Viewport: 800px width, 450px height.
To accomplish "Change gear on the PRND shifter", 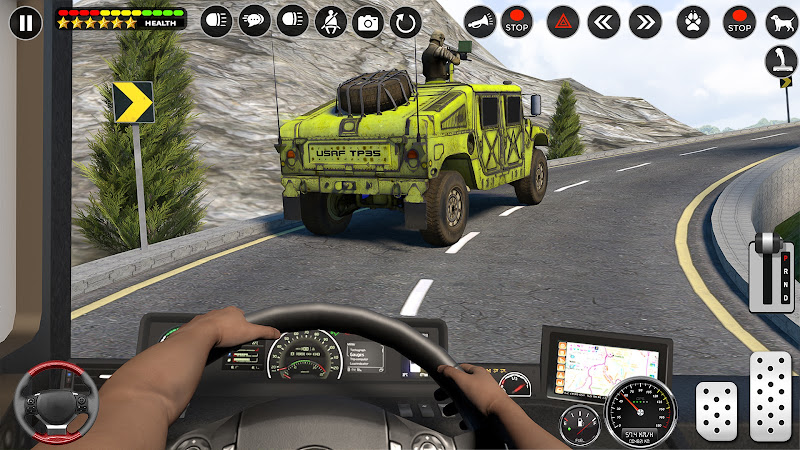I will [766, 272].
